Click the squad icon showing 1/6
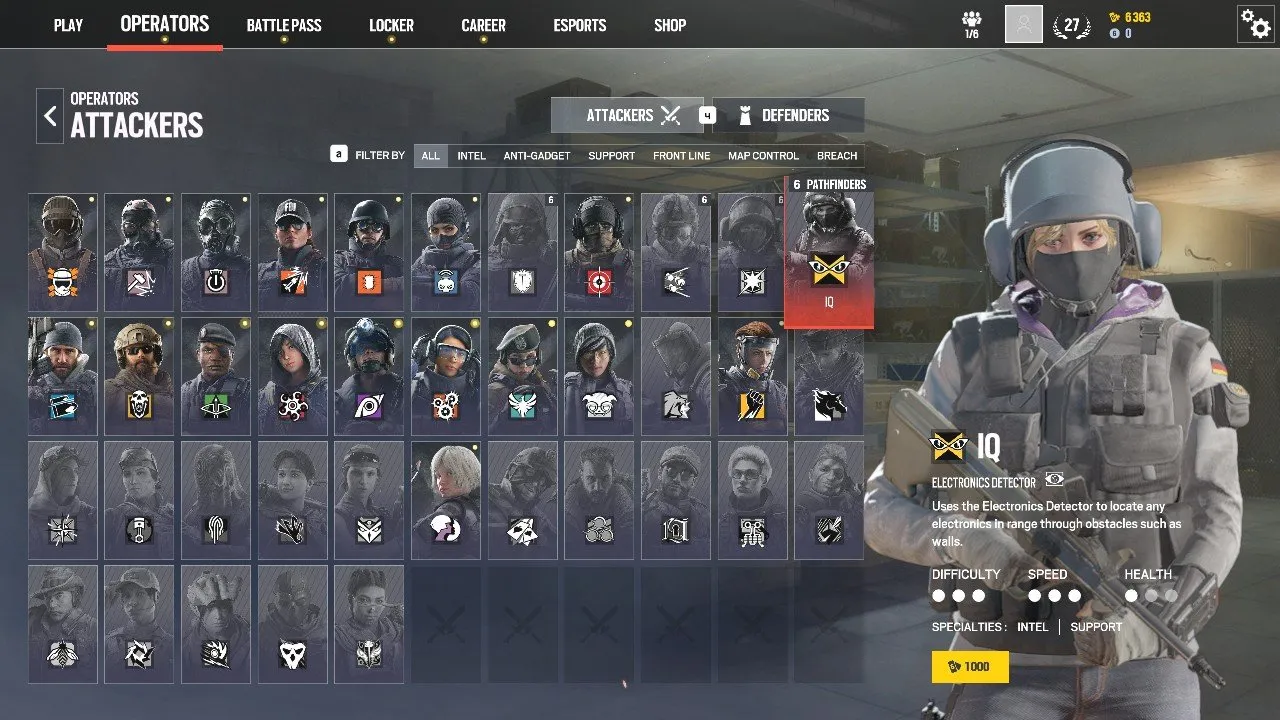 click(x=971, y=22)
